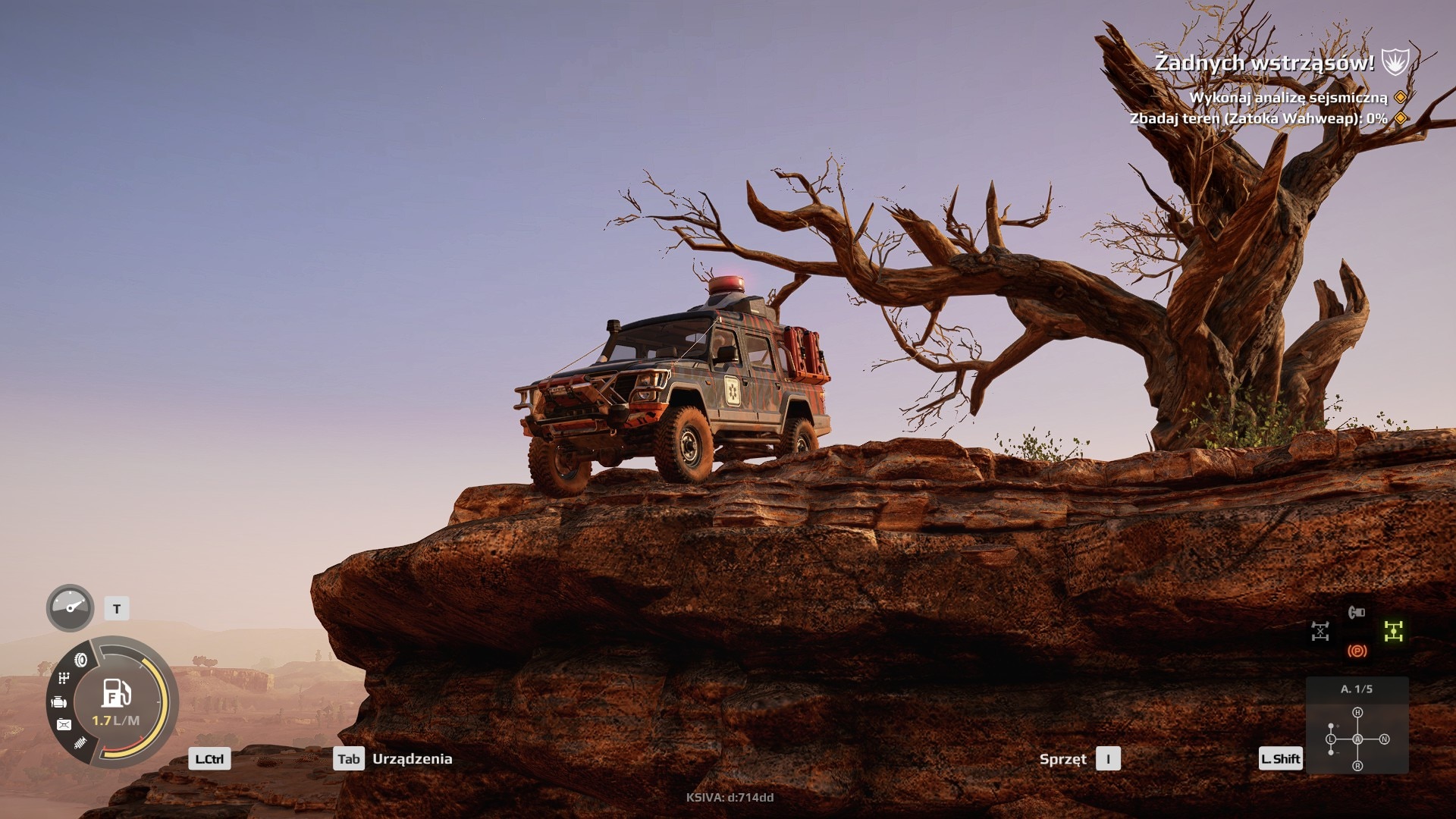Select the suspension spring icon
The image size is (1456, 819).
[x=80, y=743]
